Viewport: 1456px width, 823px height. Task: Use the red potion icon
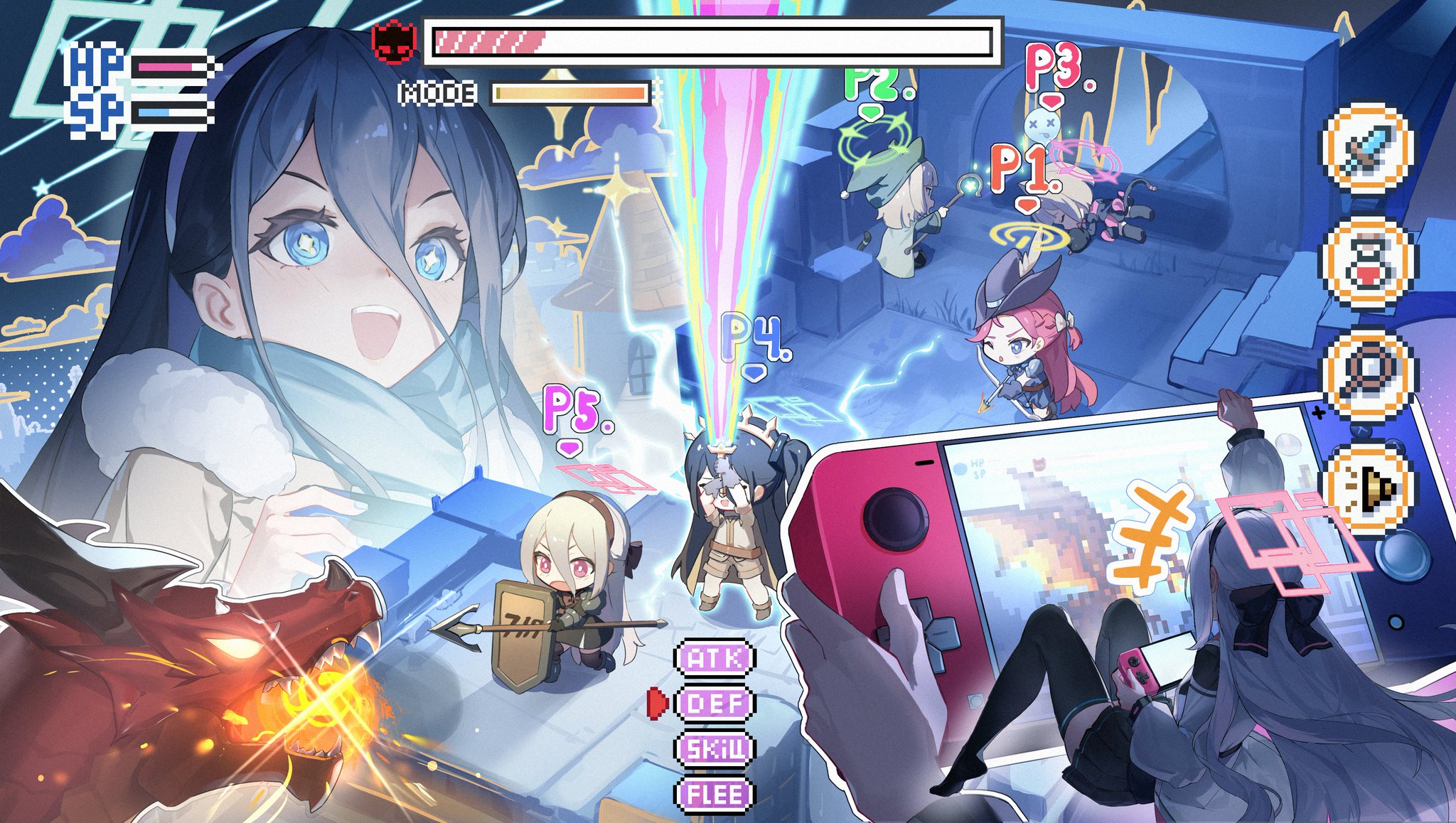click(x=1368, y=264)
